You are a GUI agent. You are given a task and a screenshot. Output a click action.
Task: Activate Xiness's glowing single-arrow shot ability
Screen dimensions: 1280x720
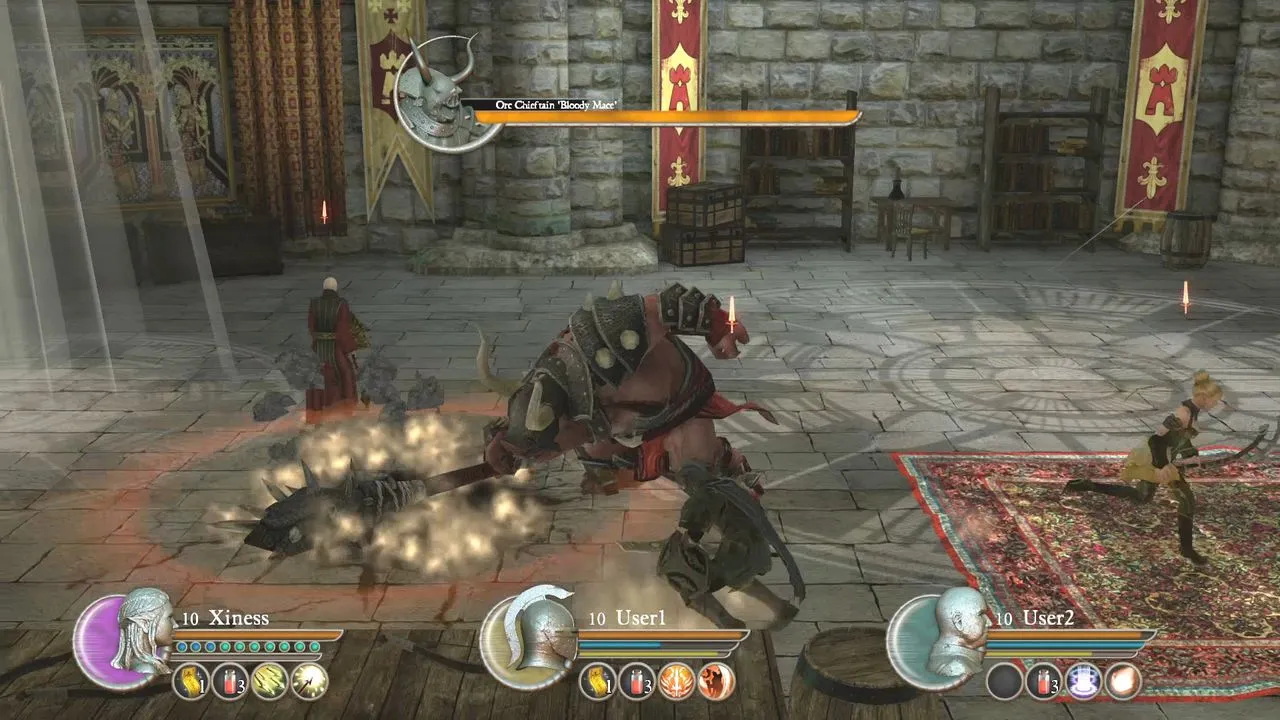(309, 681)
